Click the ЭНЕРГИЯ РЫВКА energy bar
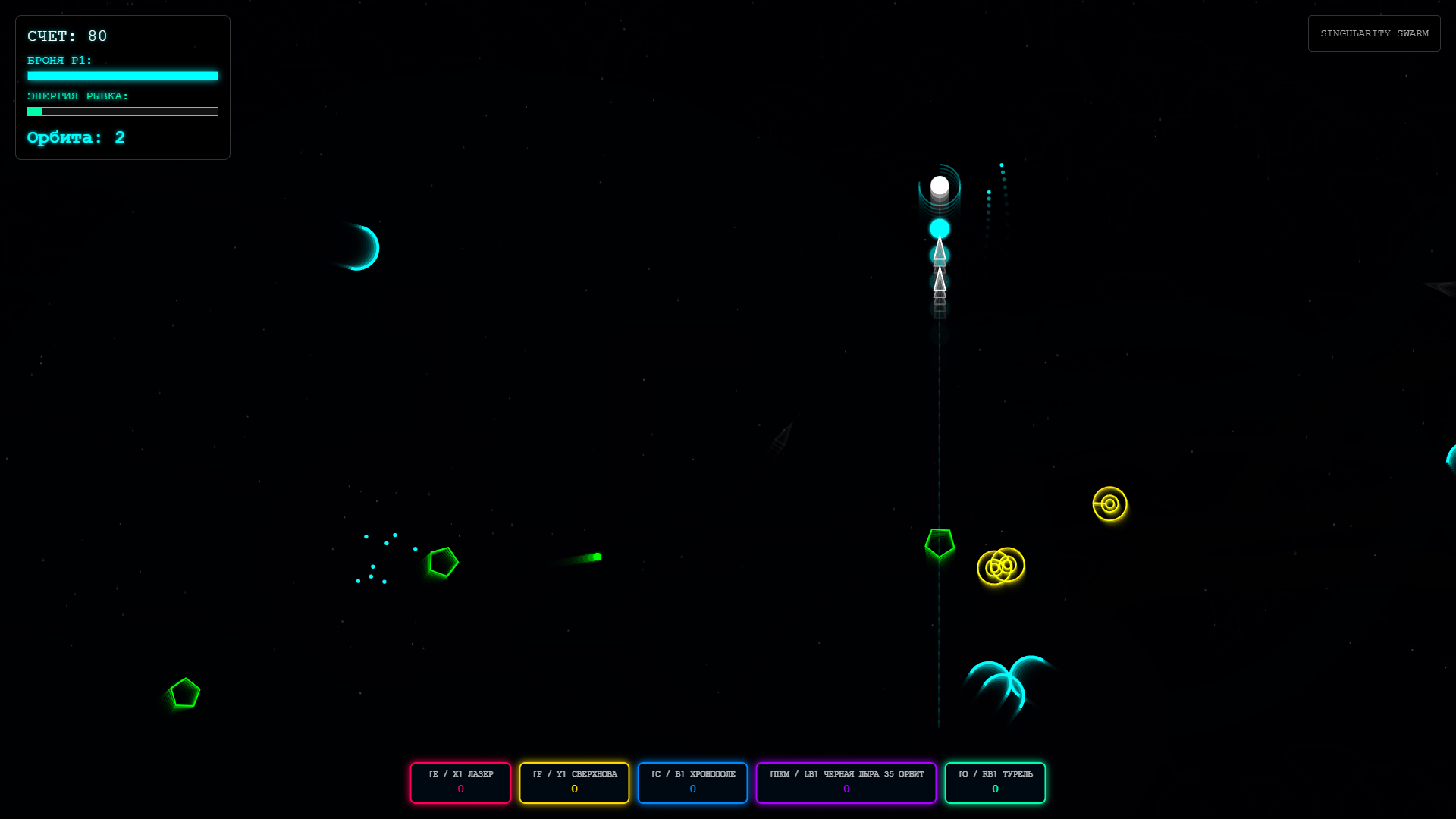1456x819 pixels. (123, 111)
